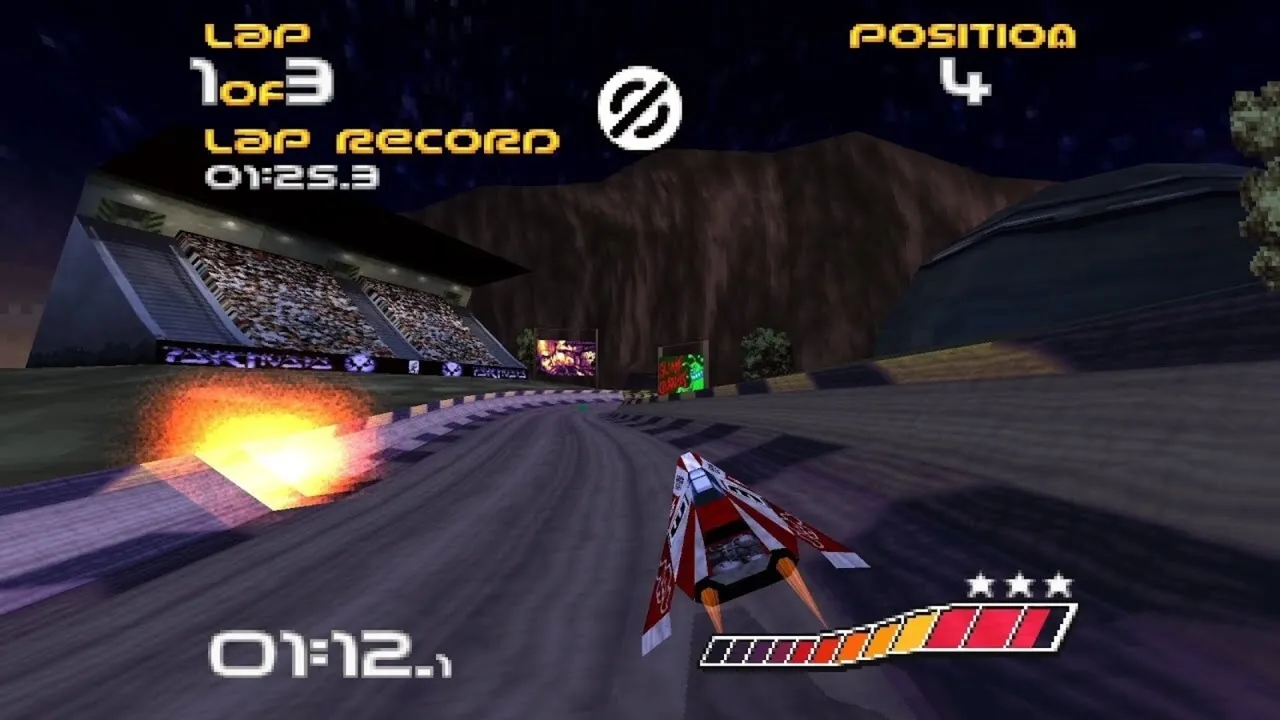The width and height of the screenshot is (1280, 720).
Task: Select the middle star above the thrust meter
Action: tap(1020, 583)
